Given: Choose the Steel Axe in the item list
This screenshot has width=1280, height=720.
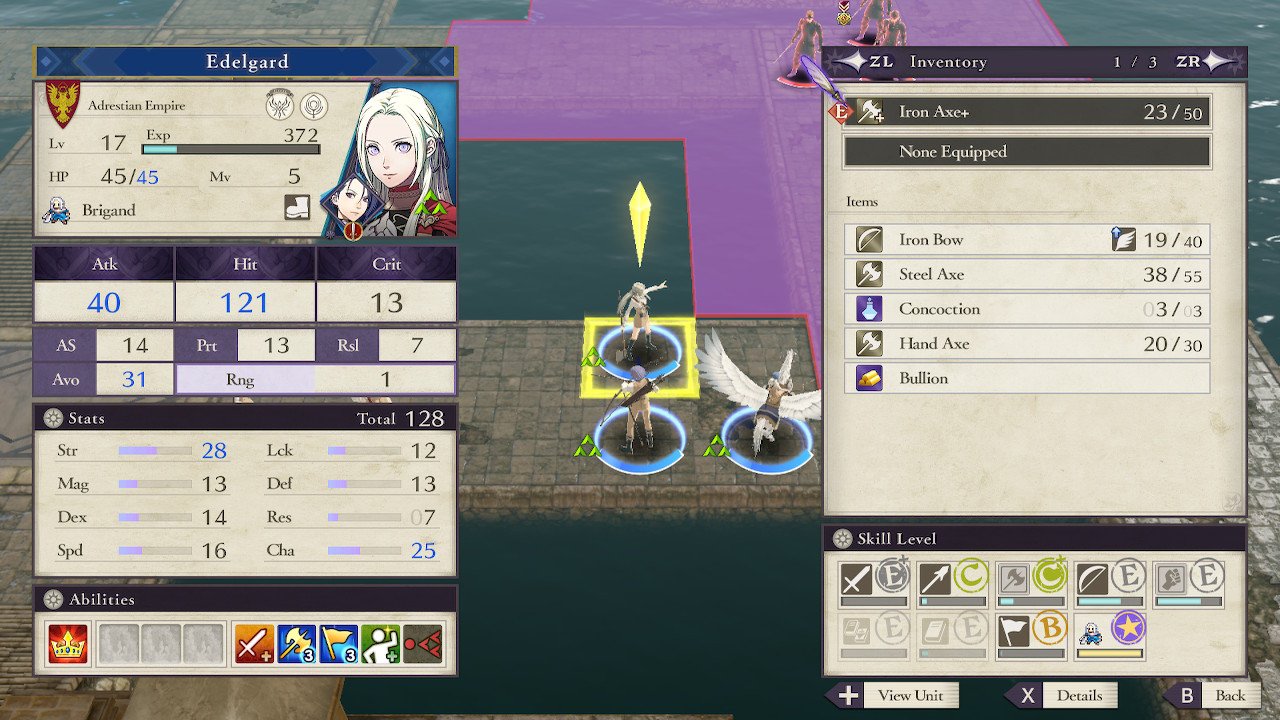Looking at the screenshot, I should tap(1027, 274).
